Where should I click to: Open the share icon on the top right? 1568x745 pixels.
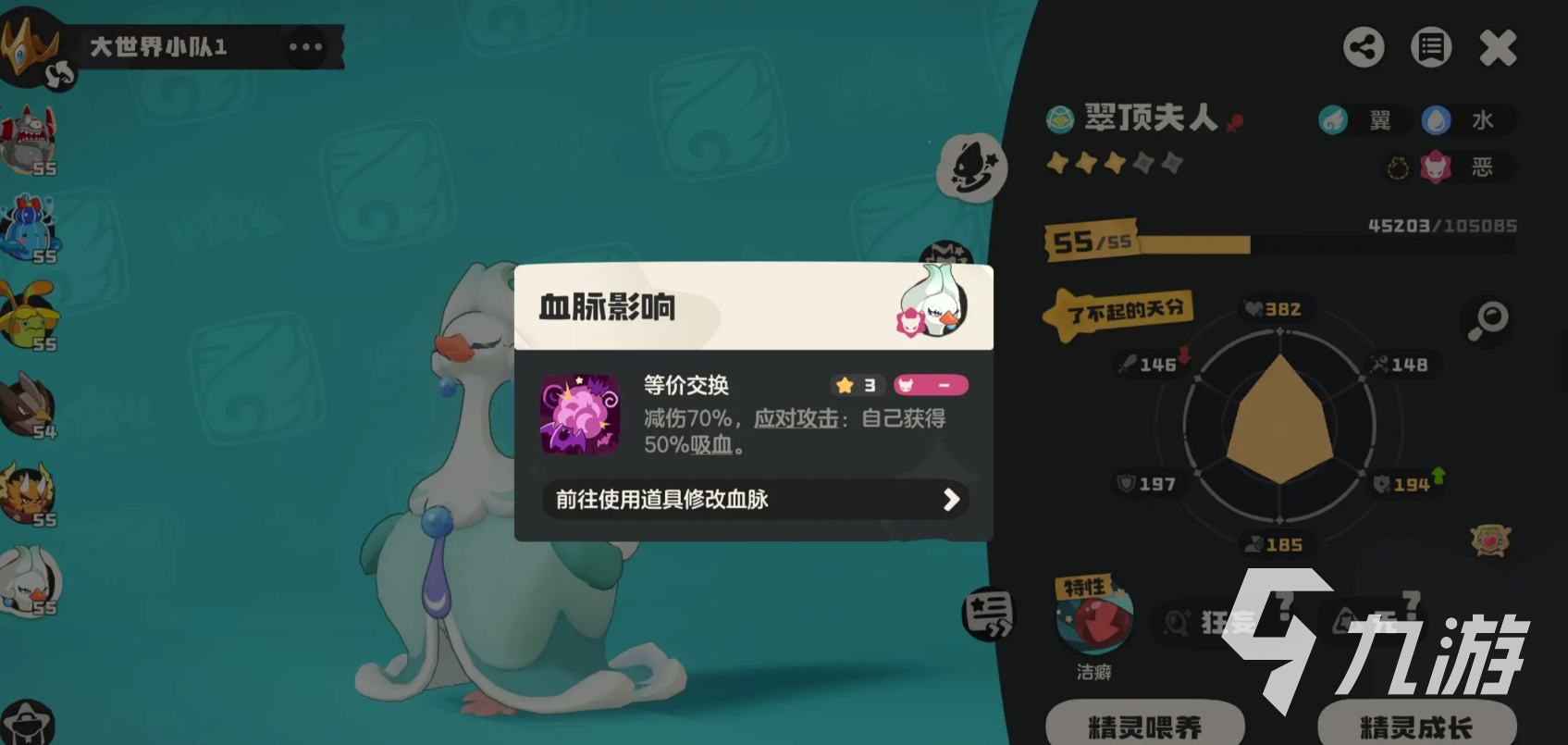1363,47
